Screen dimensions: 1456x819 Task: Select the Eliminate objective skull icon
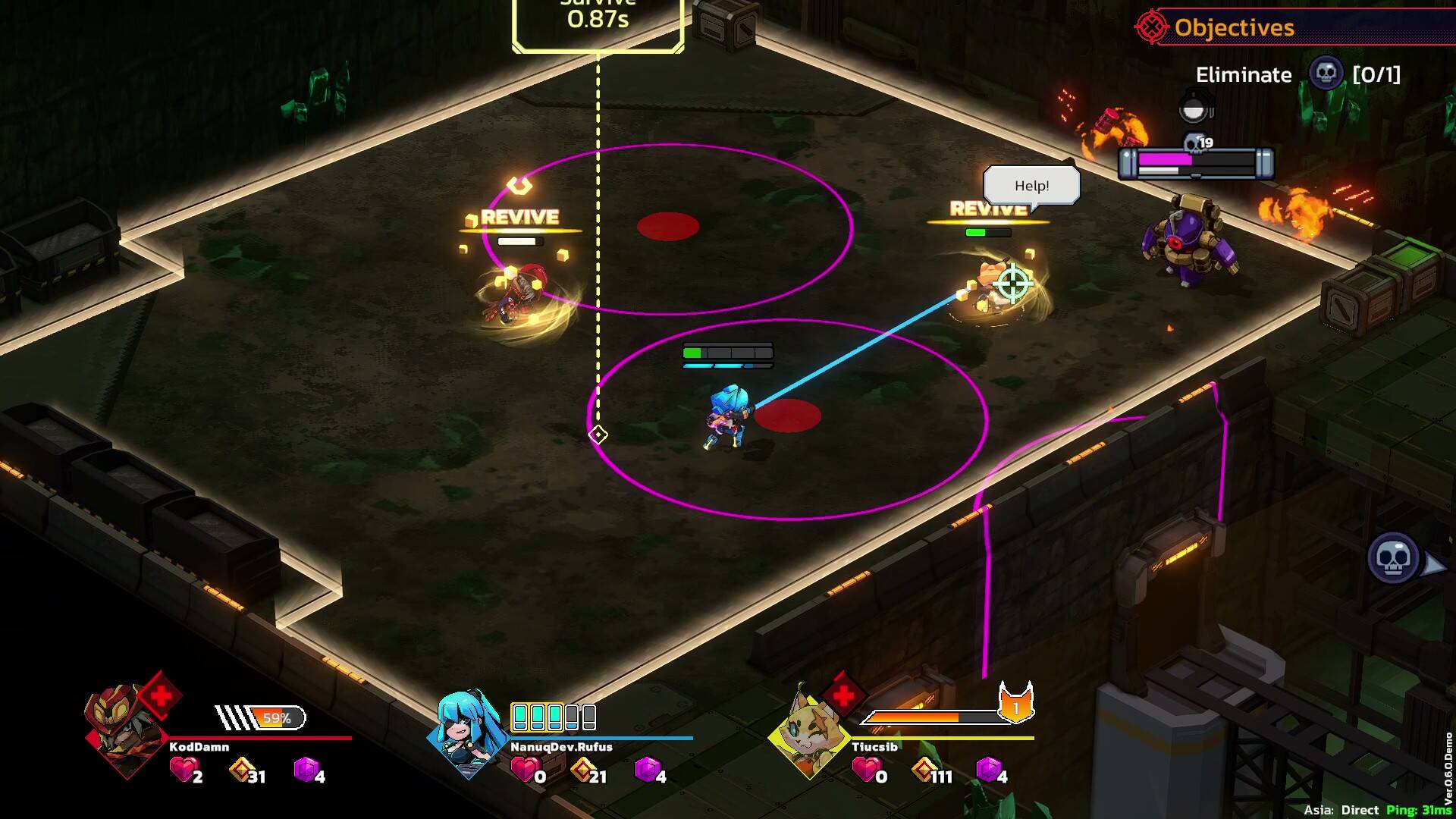(1326, 74)
